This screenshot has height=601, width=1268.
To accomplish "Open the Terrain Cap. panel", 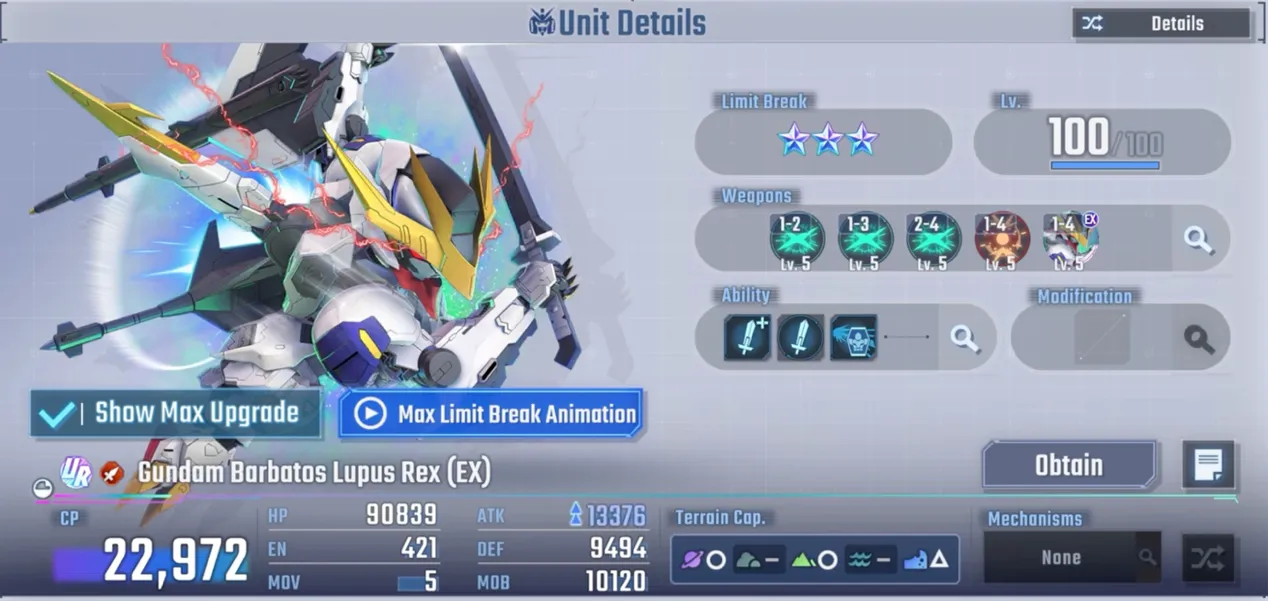I will tap(814, 559).
